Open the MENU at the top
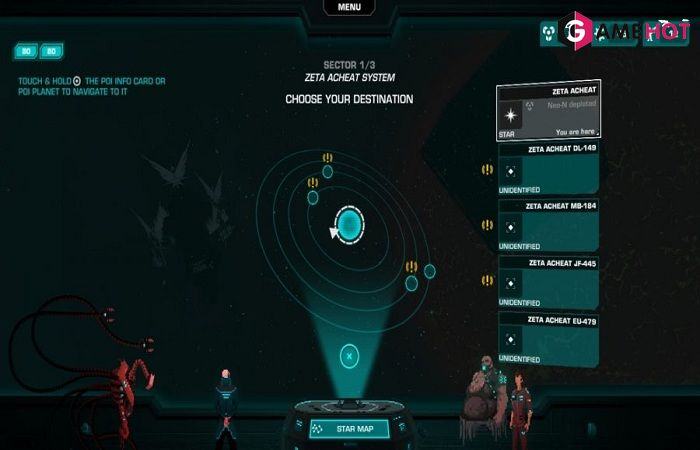 point(349,7)
